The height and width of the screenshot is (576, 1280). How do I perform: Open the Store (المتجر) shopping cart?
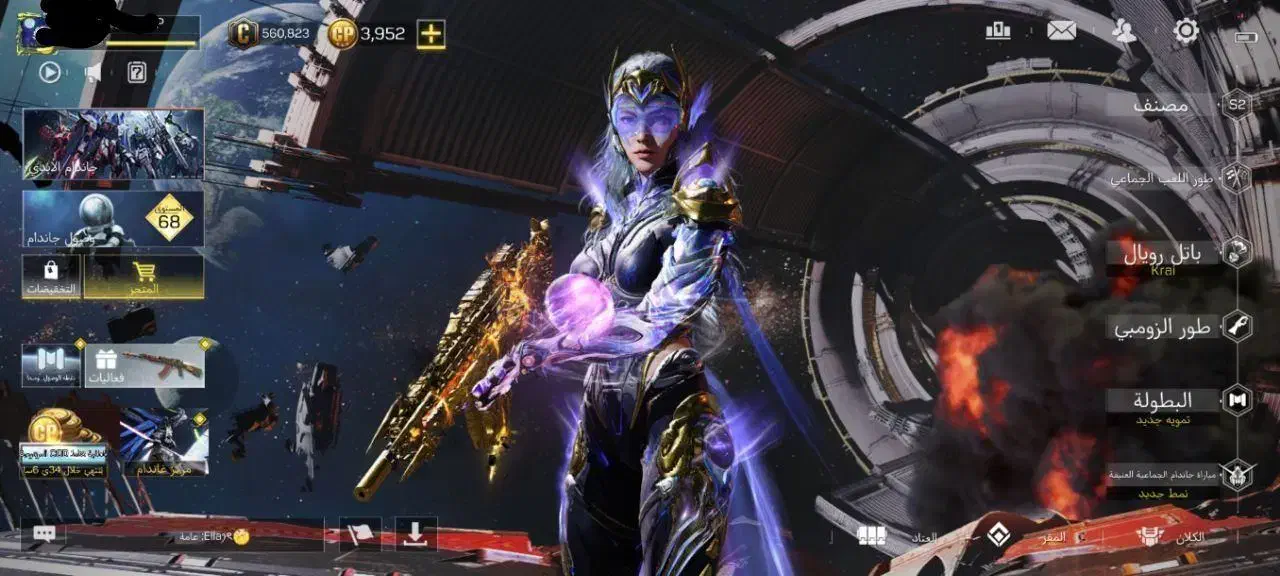[x=144, y=276]
